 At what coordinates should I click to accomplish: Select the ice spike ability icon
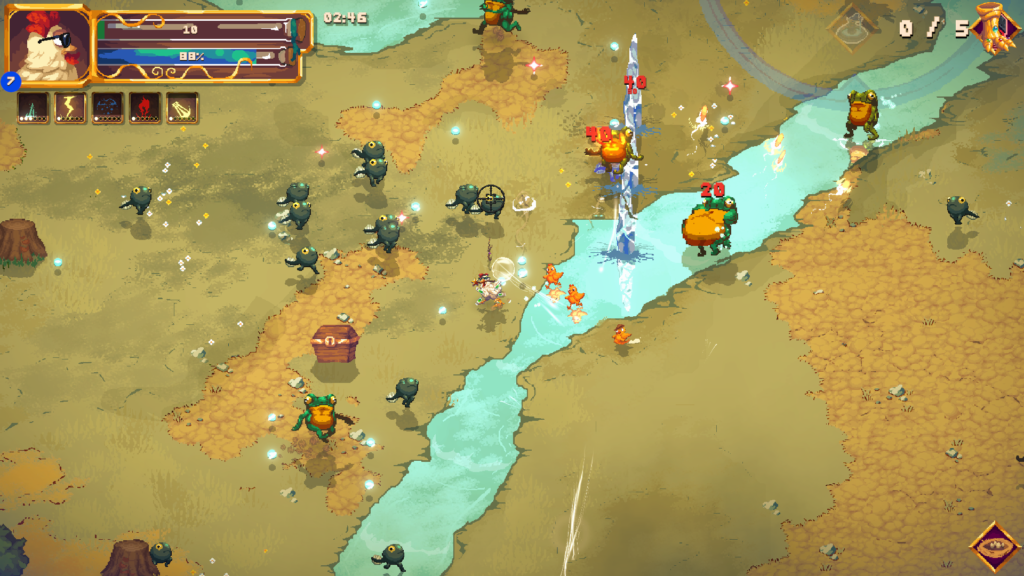pyautogui.click(x=32, y=108)
